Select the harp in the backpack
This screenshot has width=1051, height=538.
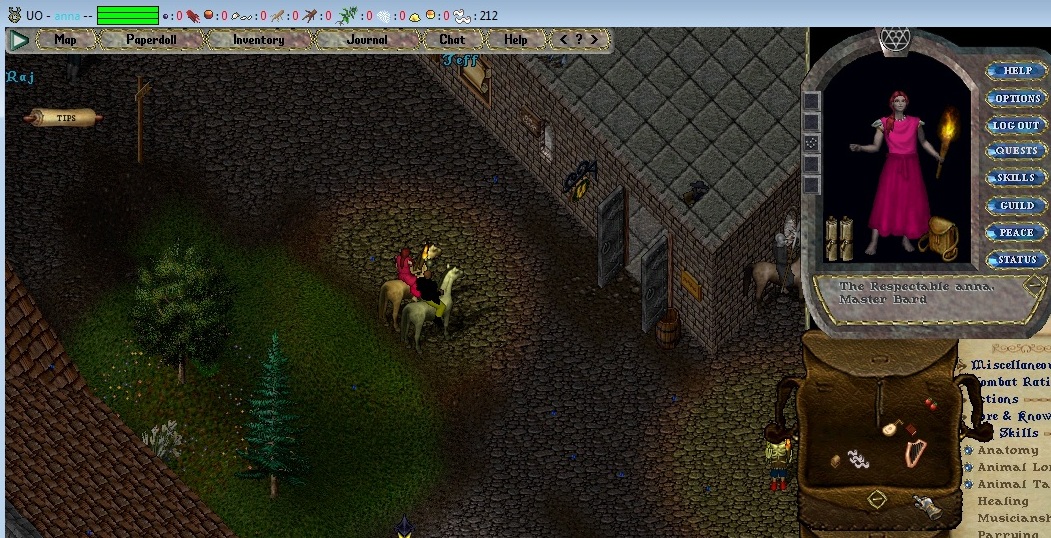click(914, 453)
